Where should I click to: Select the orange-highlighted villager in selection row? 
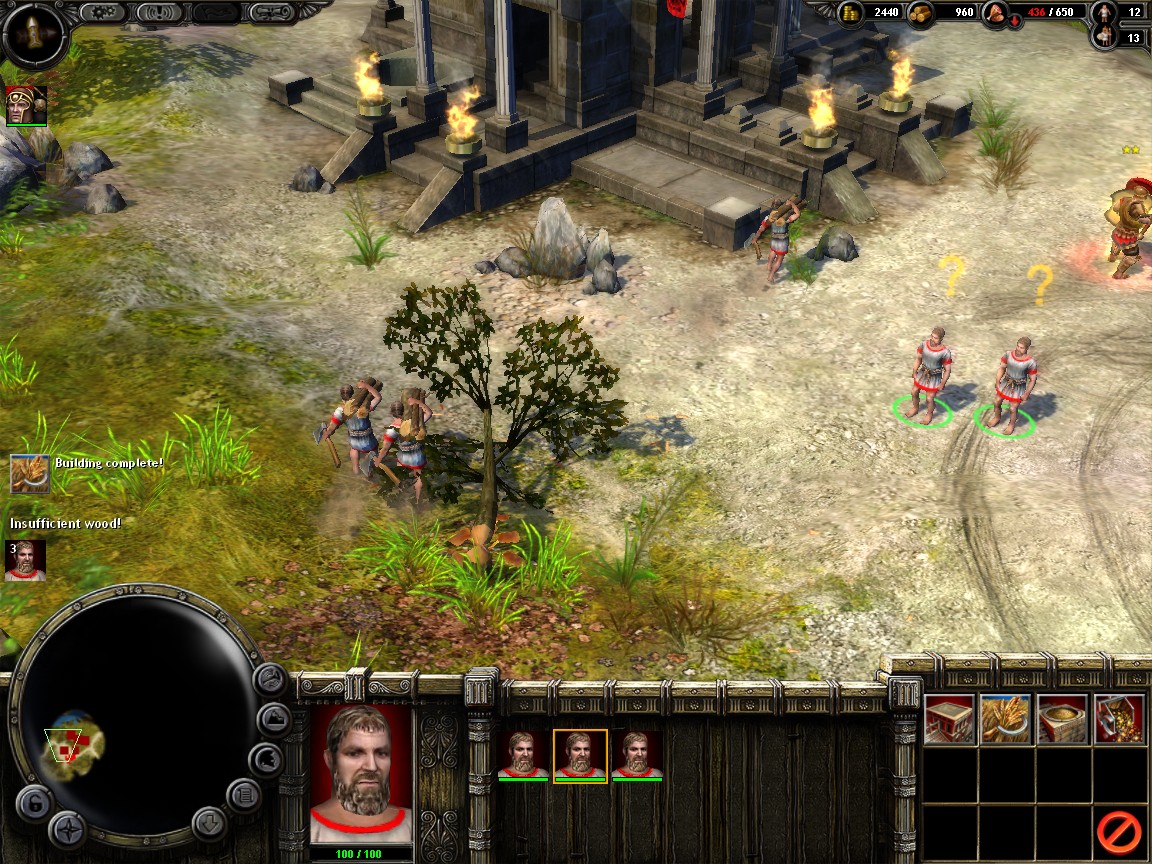click(580, 756)
